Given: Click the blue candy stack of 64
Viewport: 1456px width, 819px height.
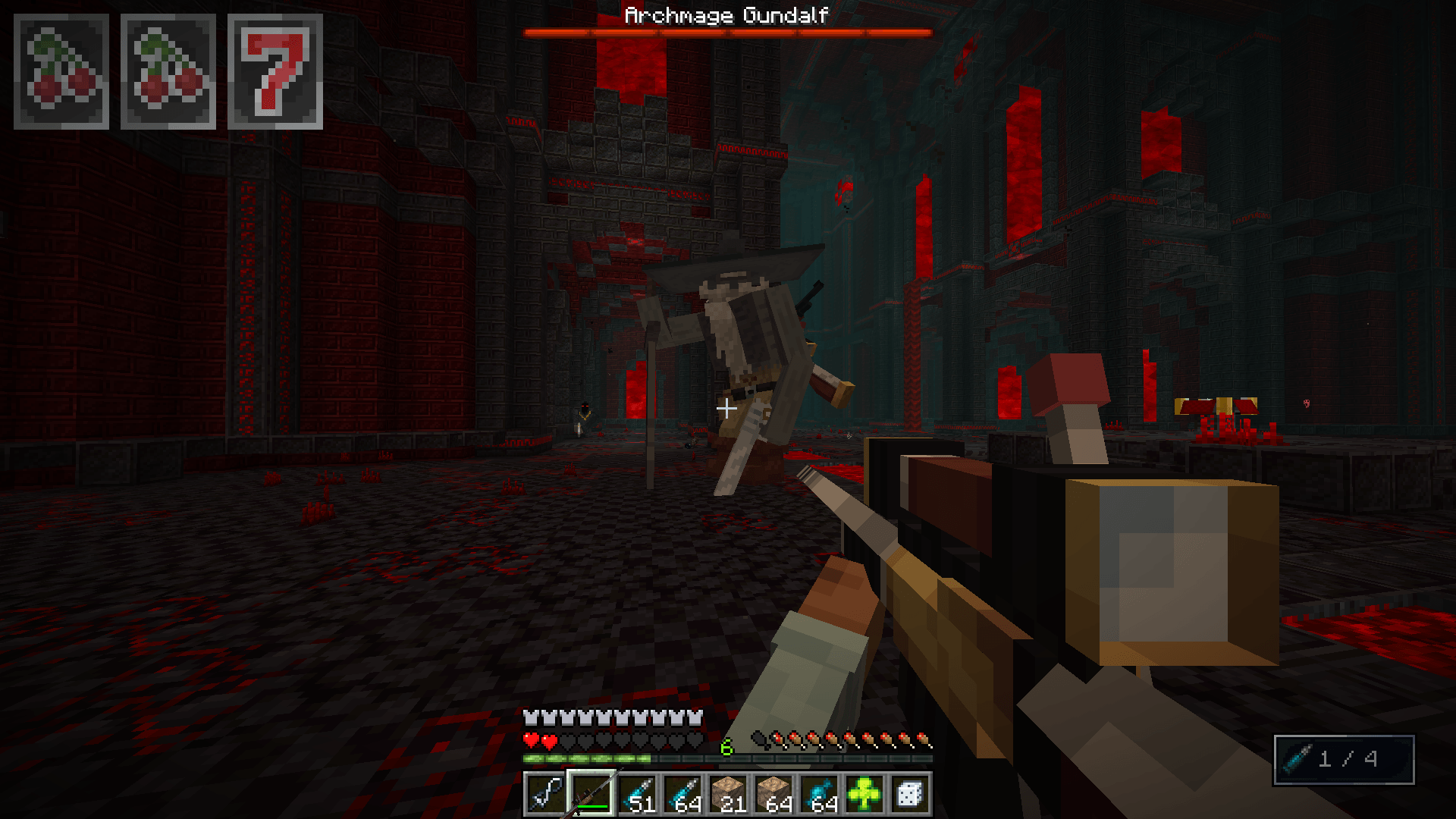Looking at the screenshot, I should pos(820,794).
